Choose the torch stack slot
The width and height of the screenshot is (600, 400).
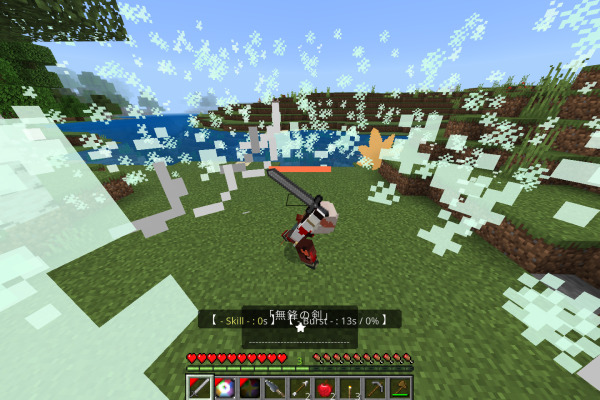click(350, 388)
